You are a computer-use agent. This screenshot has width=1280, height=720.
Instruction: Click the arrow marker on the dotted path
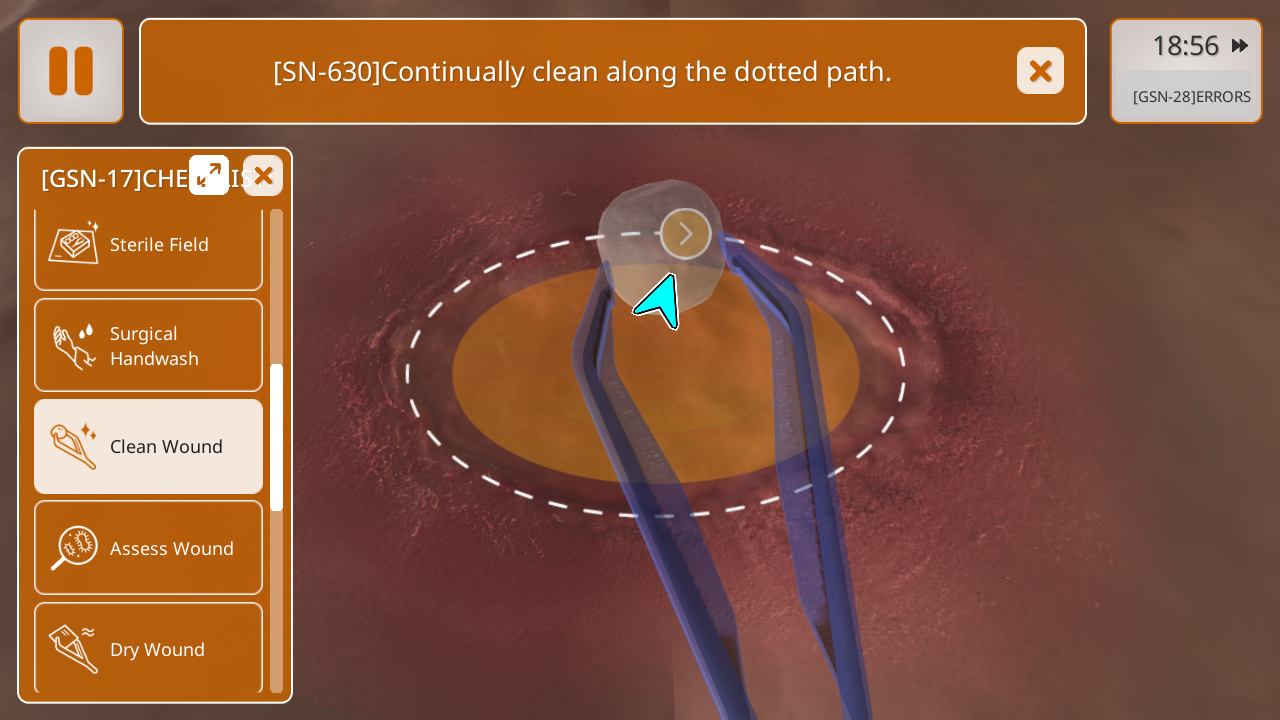pyautogui.click(x=686, y=234)
